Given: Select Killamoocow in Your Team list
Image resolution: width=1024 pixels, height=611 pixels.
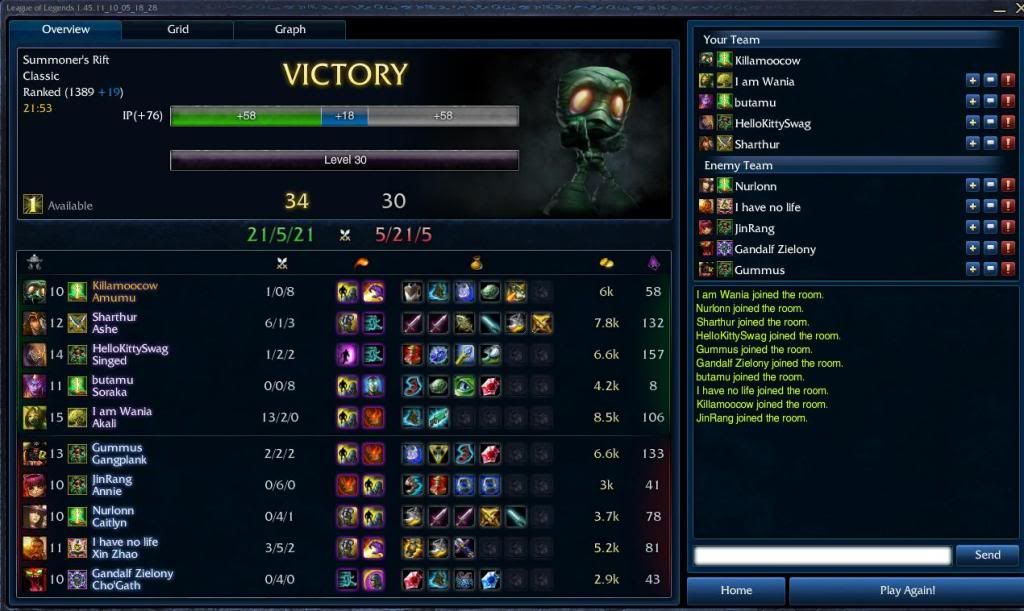Looking at the screenshot, I should tap(767, 61).
